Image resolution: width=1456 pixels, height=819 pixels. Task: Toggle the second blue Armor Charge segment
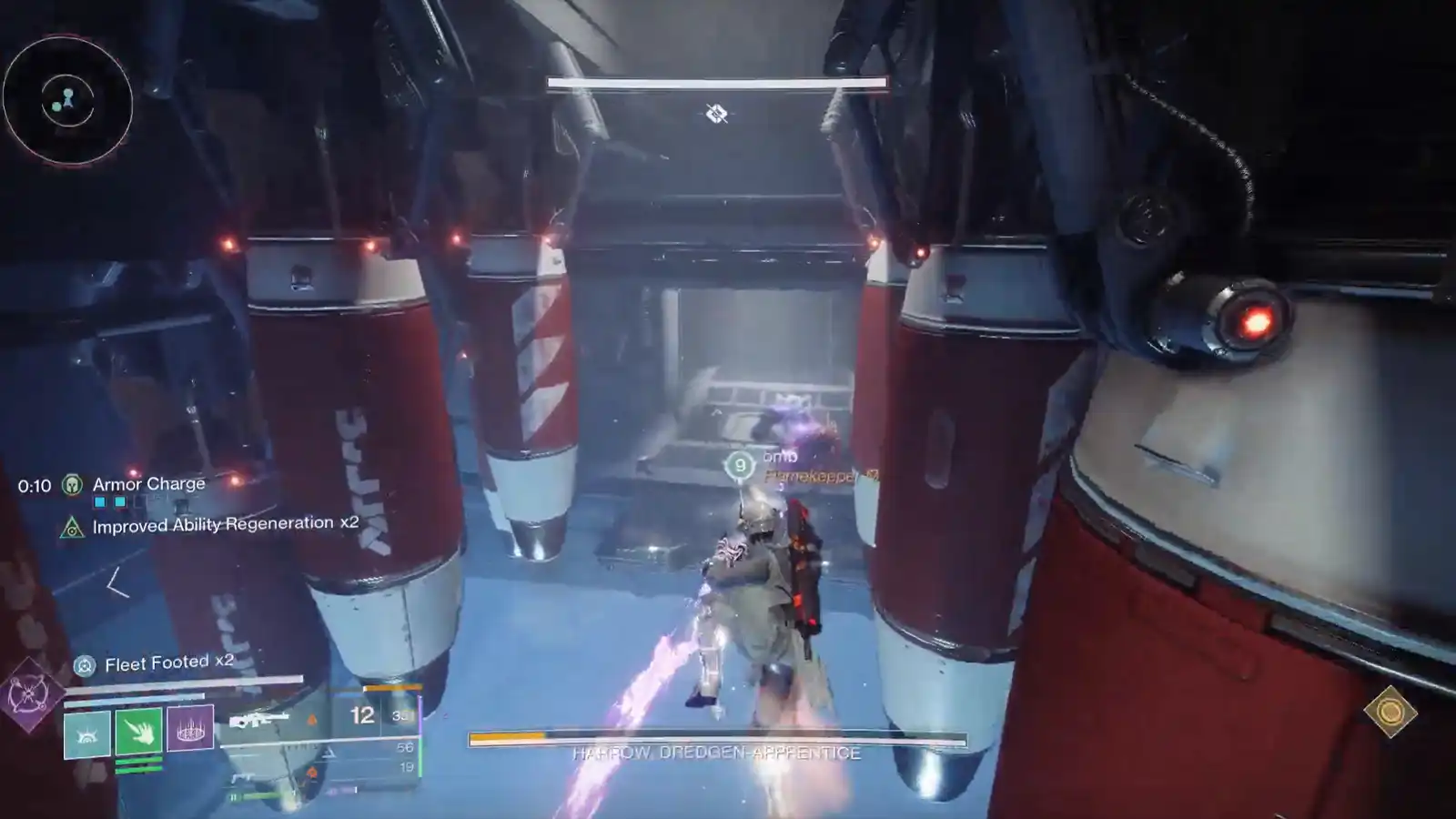click(x=120, y=501)
